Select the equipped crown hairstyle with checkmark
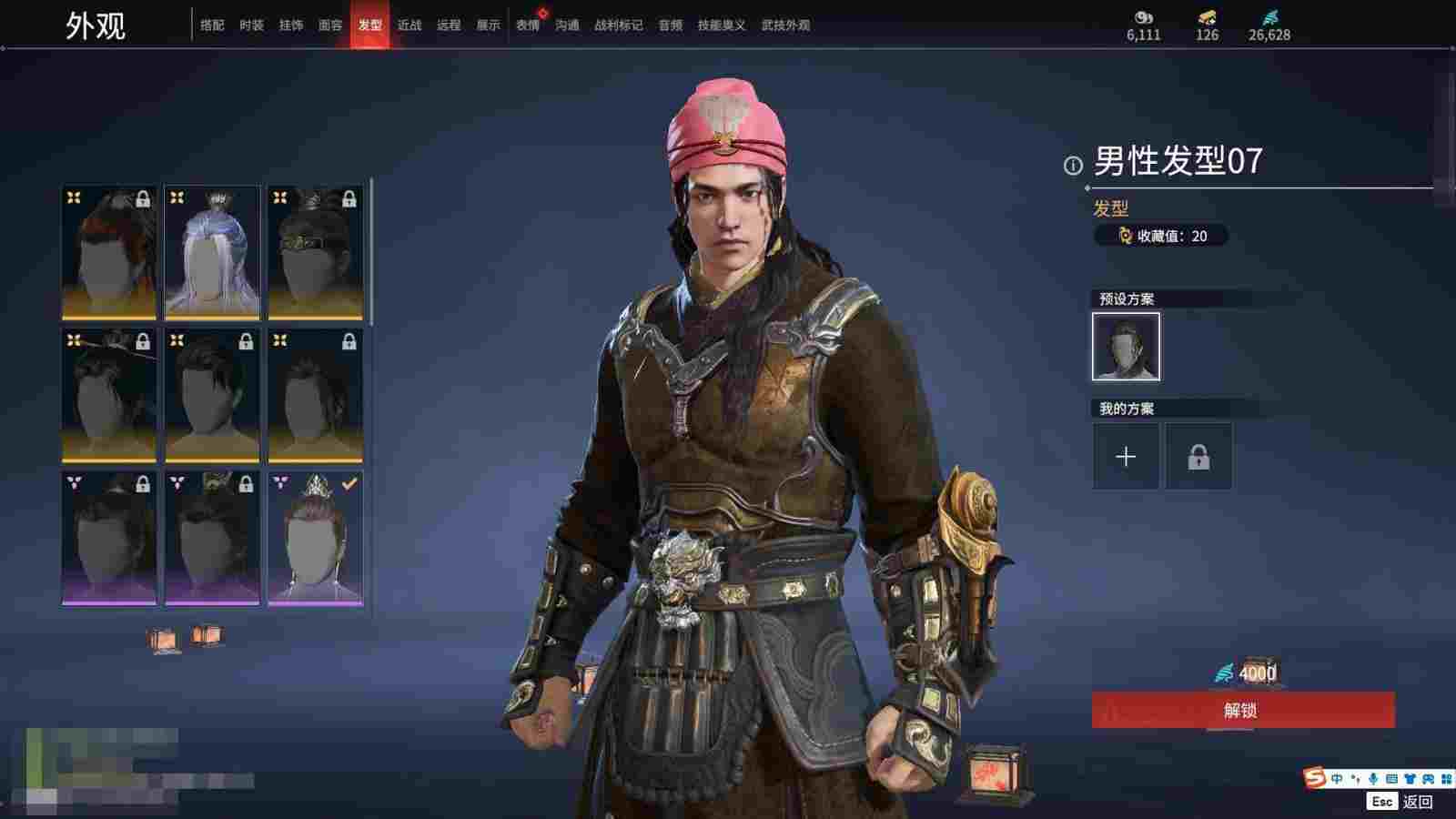1456x819 pixels. point(315,538)
